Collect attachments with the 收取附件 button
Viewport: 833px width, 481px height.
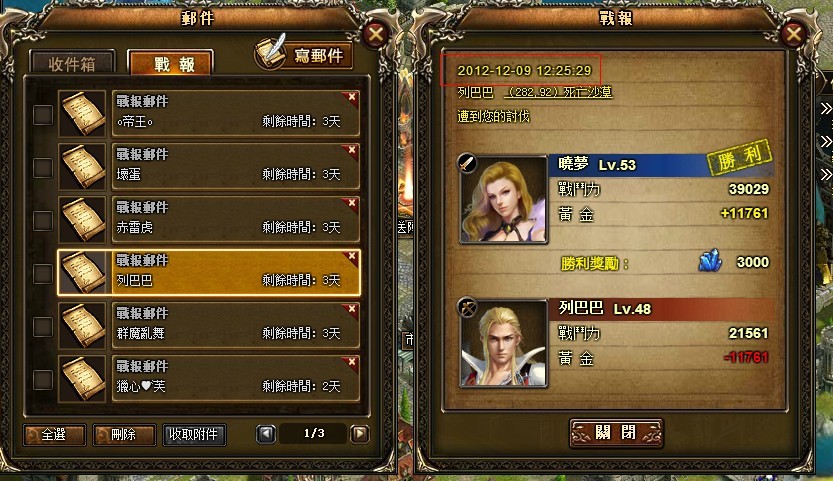[196, 435]
